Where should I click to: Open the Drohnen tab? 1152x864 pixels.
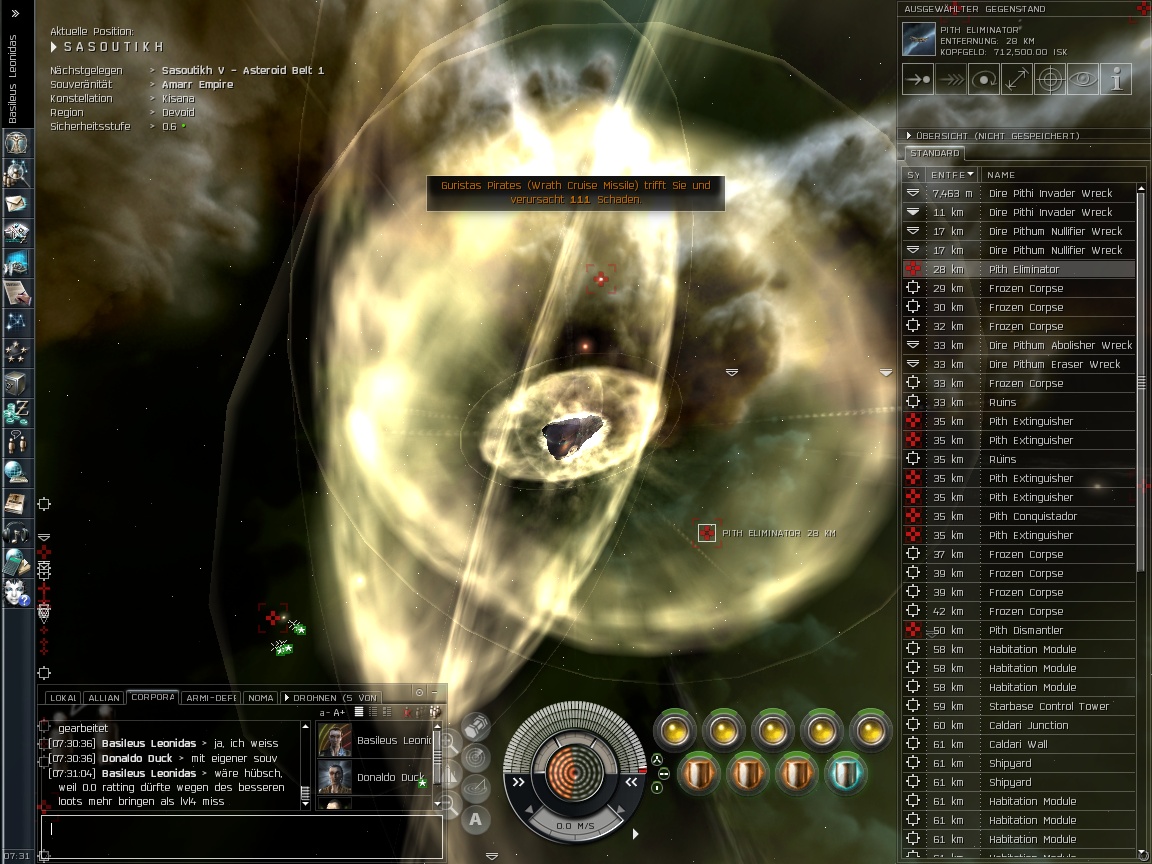click(x=332, y=698)
